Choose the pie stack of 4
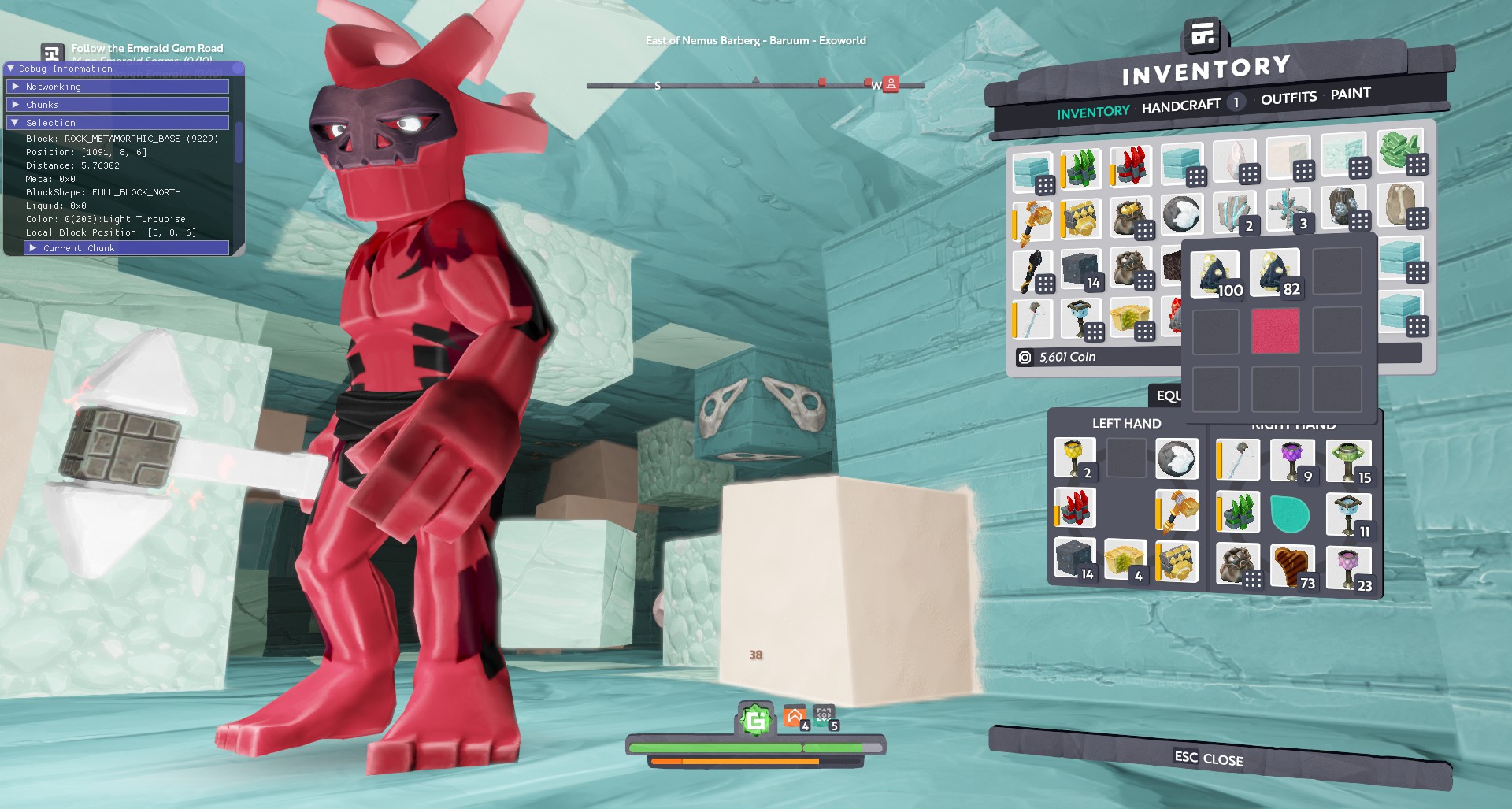This screenshot has height=809, width=1512. click(x=1125, y=560)
